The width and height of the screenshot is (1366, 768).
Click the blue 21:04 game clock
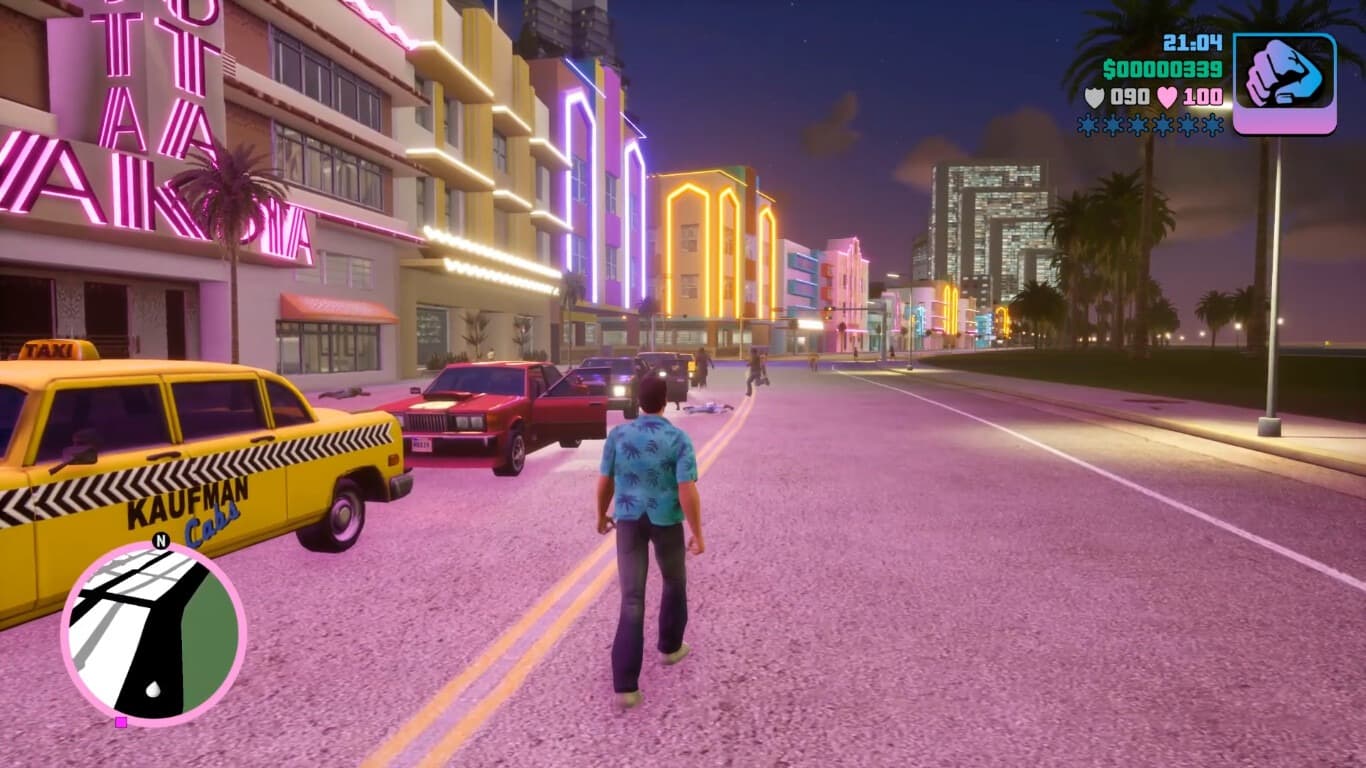coord(1194,43)
